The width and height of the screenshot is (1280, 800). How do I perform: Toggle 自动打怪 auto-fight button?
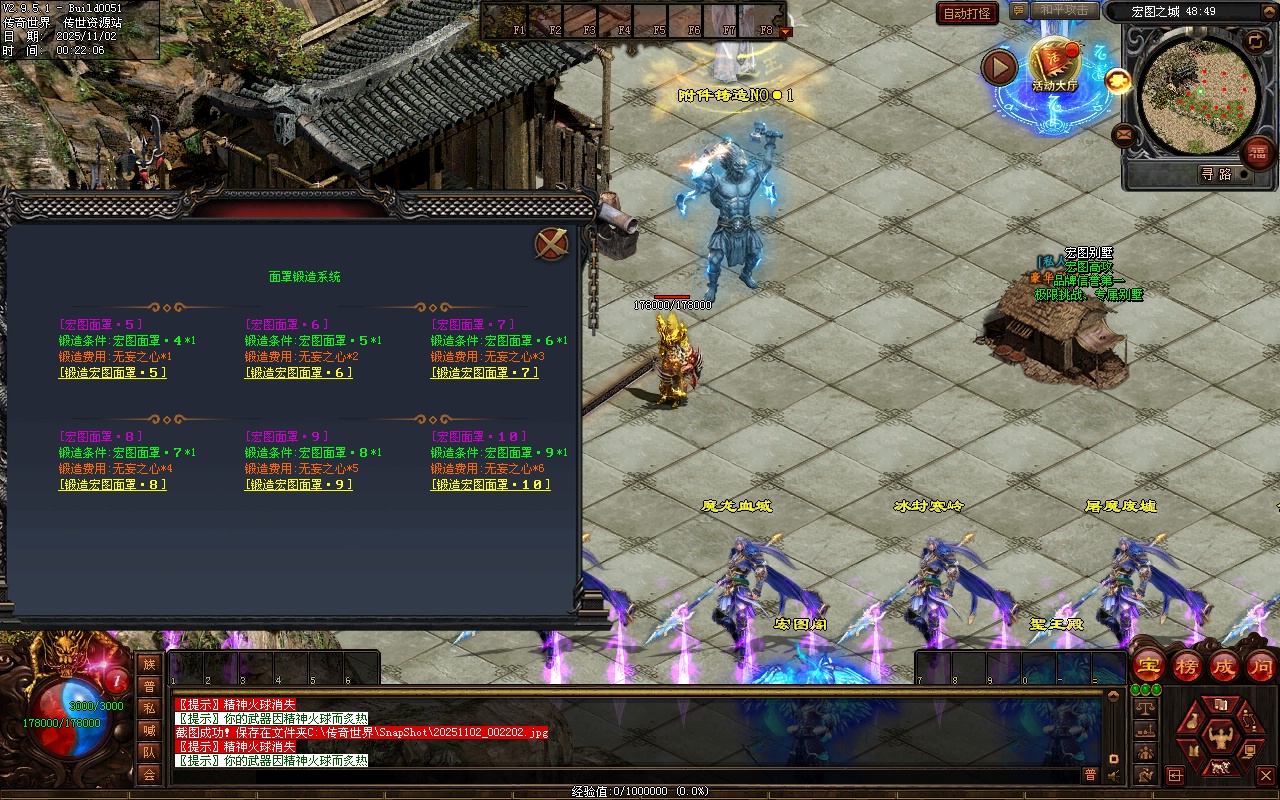[967, 13]
